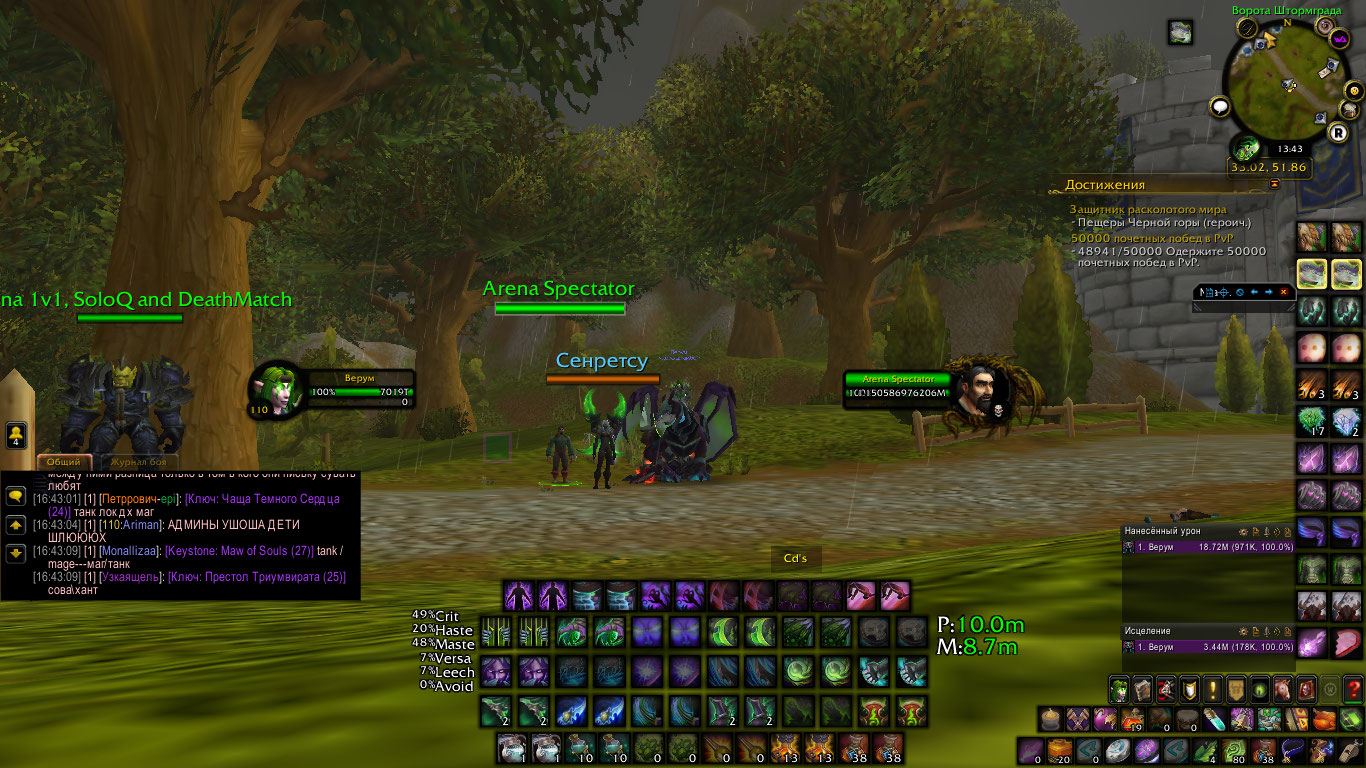Open the spellbook micro-menu button
The image size is (1366, 768).
click(1142, 689)
